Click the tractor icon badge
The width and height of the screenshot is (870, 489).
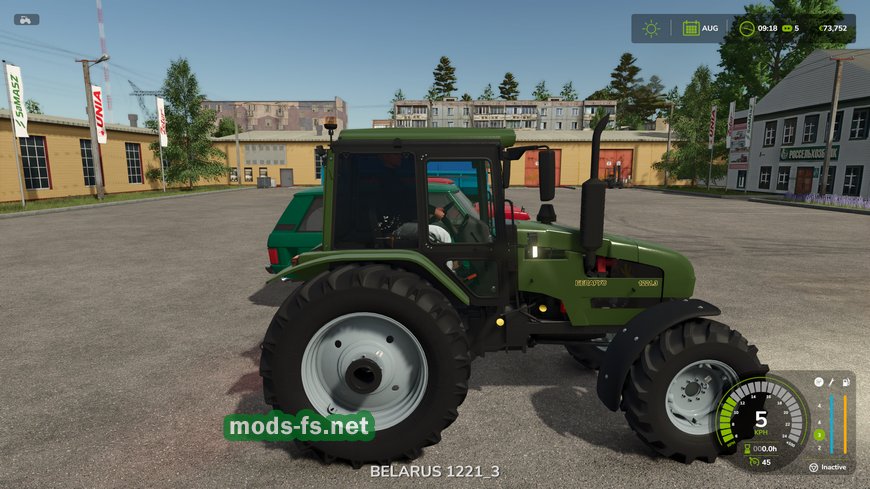[26, 19]
